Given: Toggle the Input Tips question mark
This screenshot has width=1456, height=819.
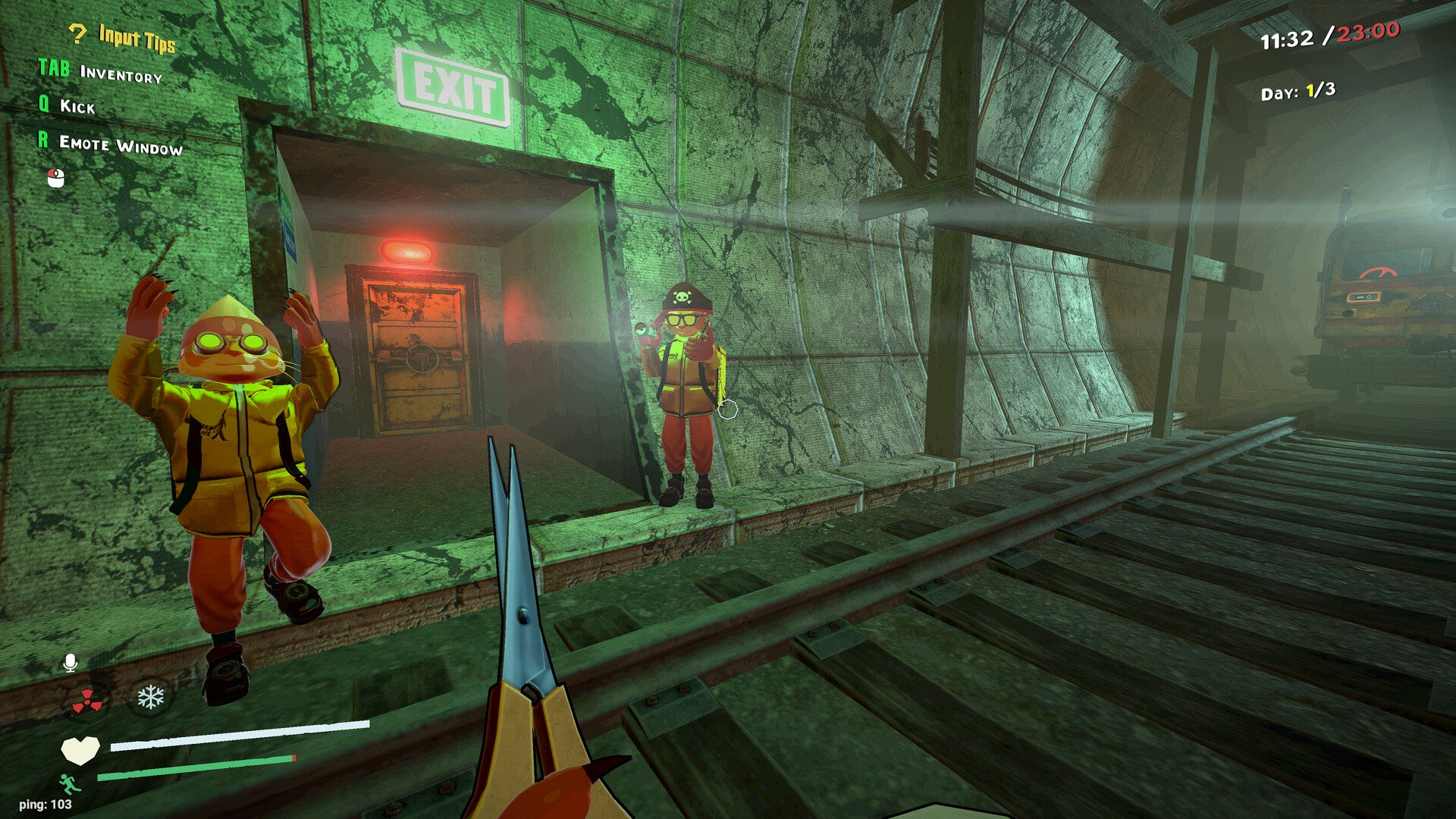Looking at the screenshot, I should (77, 33).
